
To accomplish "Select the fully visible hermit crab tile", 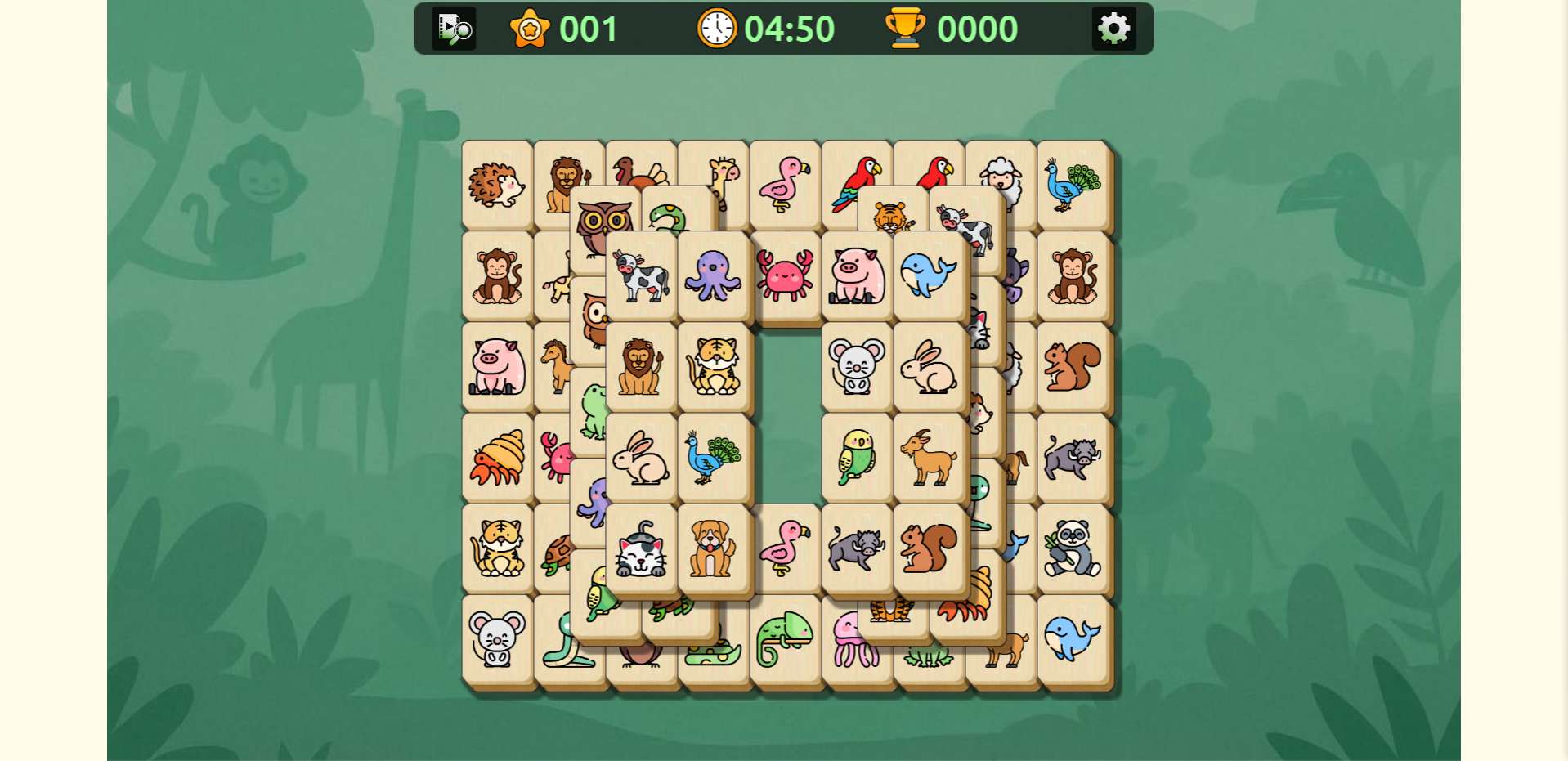I will point(497,458).
